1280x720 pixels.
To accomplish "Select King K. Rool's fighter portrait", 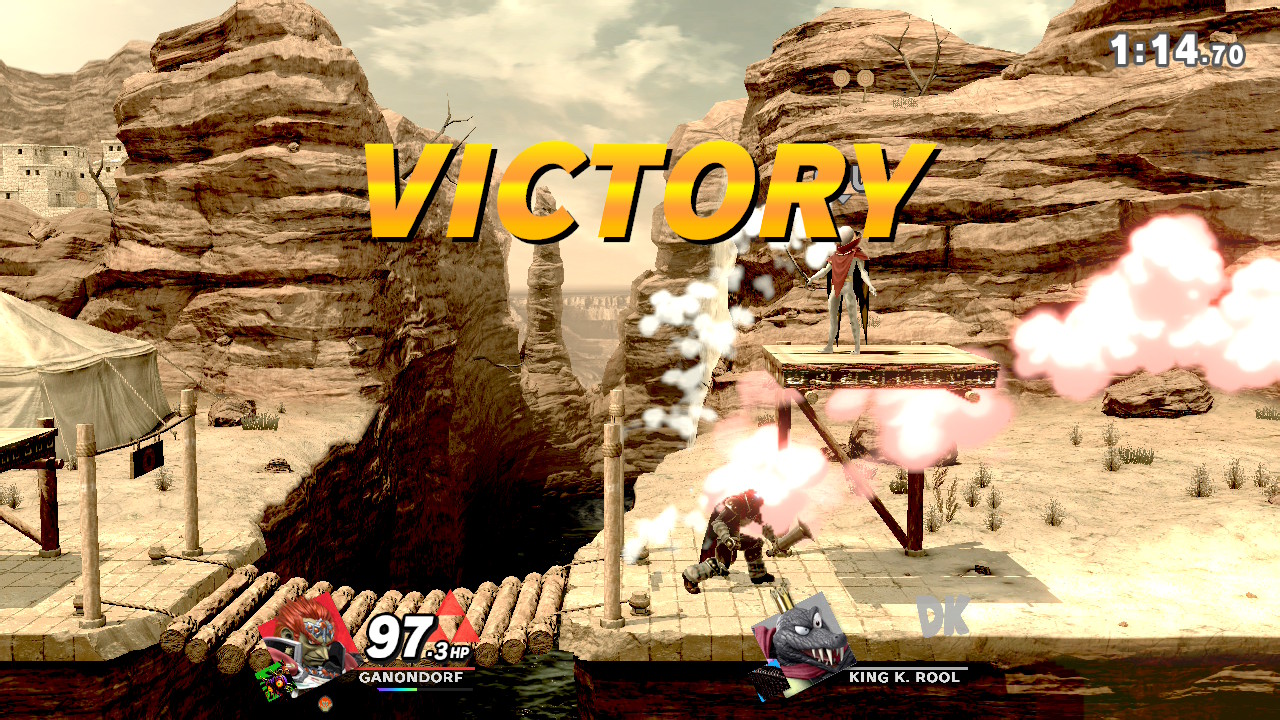I will (795, 645).
